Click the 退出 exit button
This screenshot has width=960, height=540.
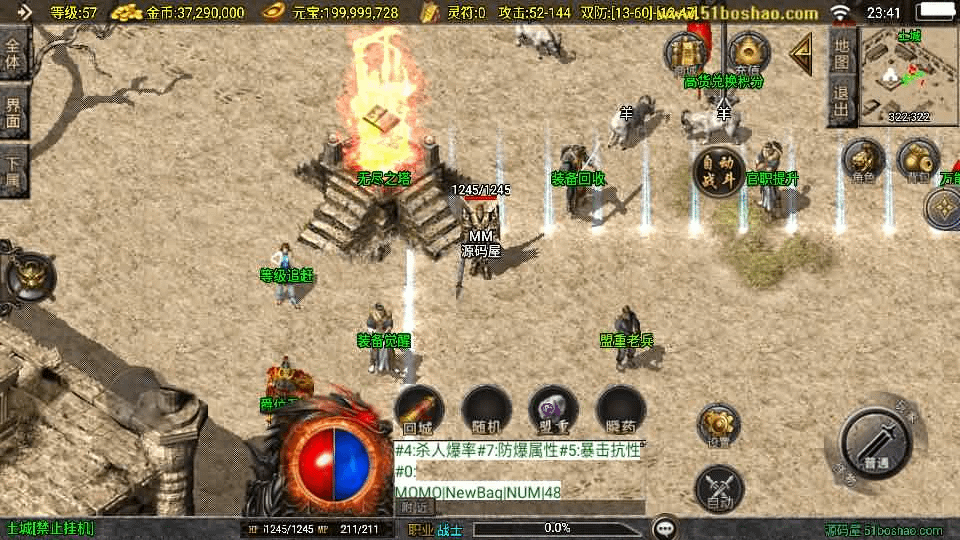[842, 101]
